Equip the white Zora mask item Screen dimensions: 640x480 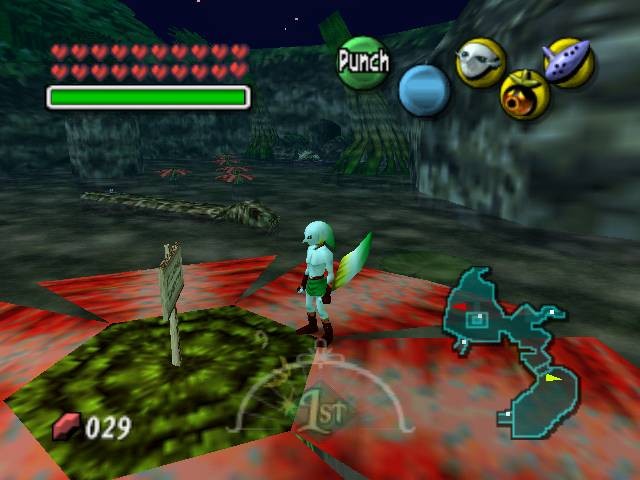pyautogui.click(x=479, y=62)
